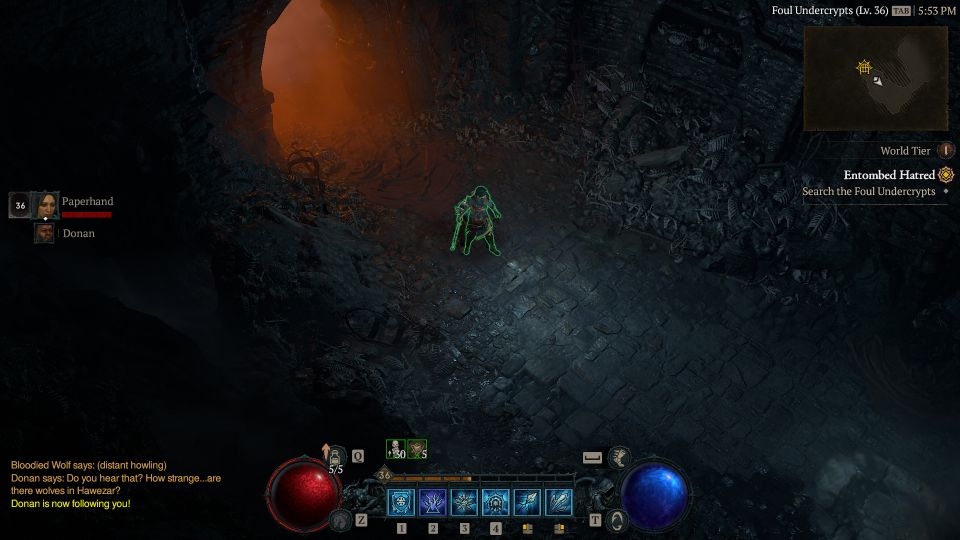
Task: Select the gold dungeon marker on the minimap
Action: coord(864,67)
